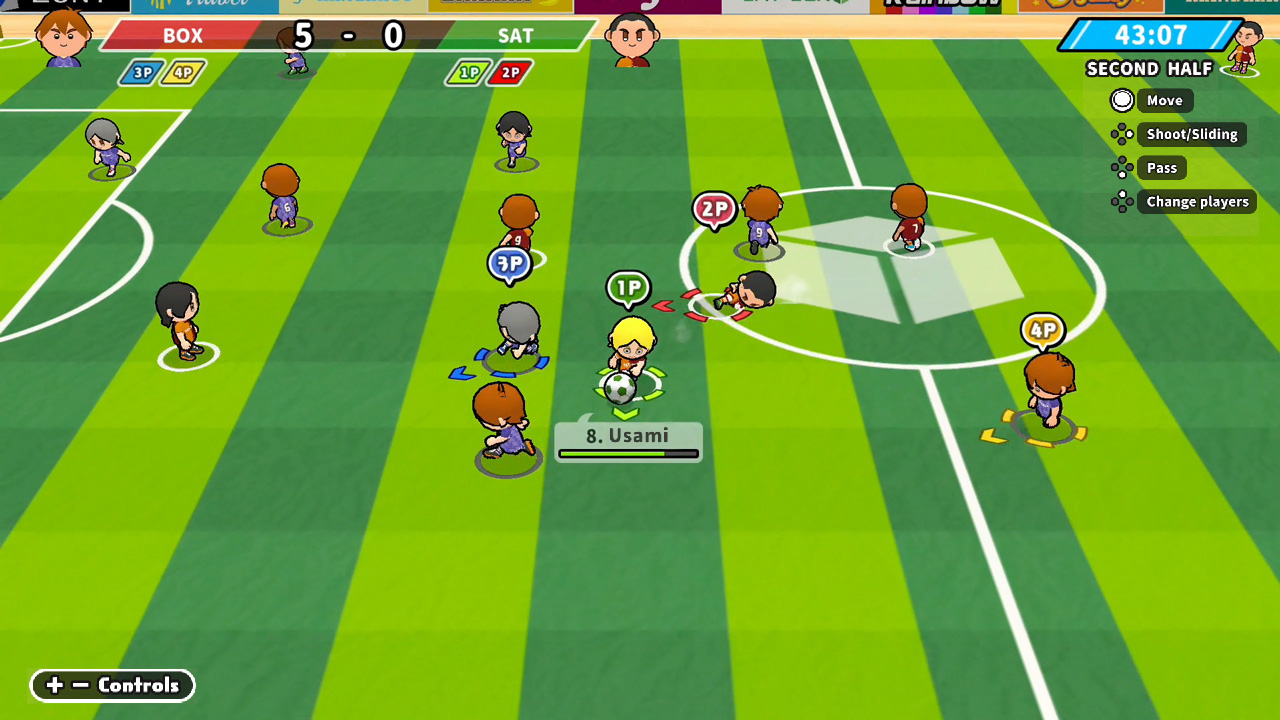Switch to the SAT team tab
1280x720 pixels.
tap(519, 36)
